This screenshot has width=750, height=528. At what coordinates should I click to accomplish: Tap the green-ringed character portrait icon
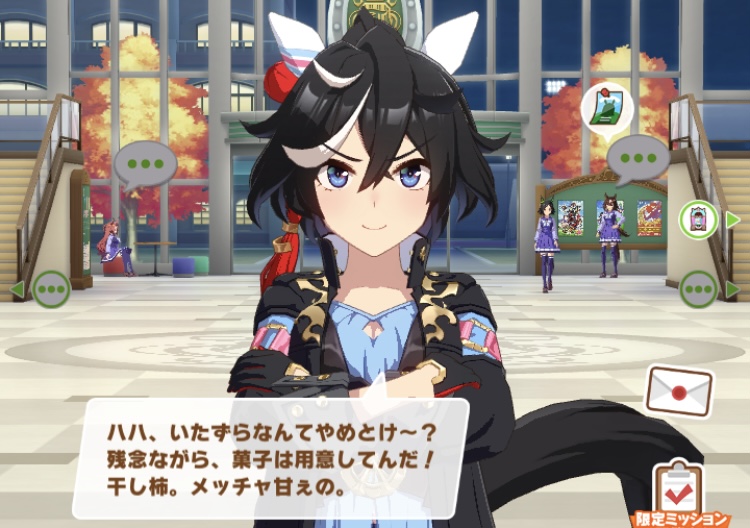[697, 219]
